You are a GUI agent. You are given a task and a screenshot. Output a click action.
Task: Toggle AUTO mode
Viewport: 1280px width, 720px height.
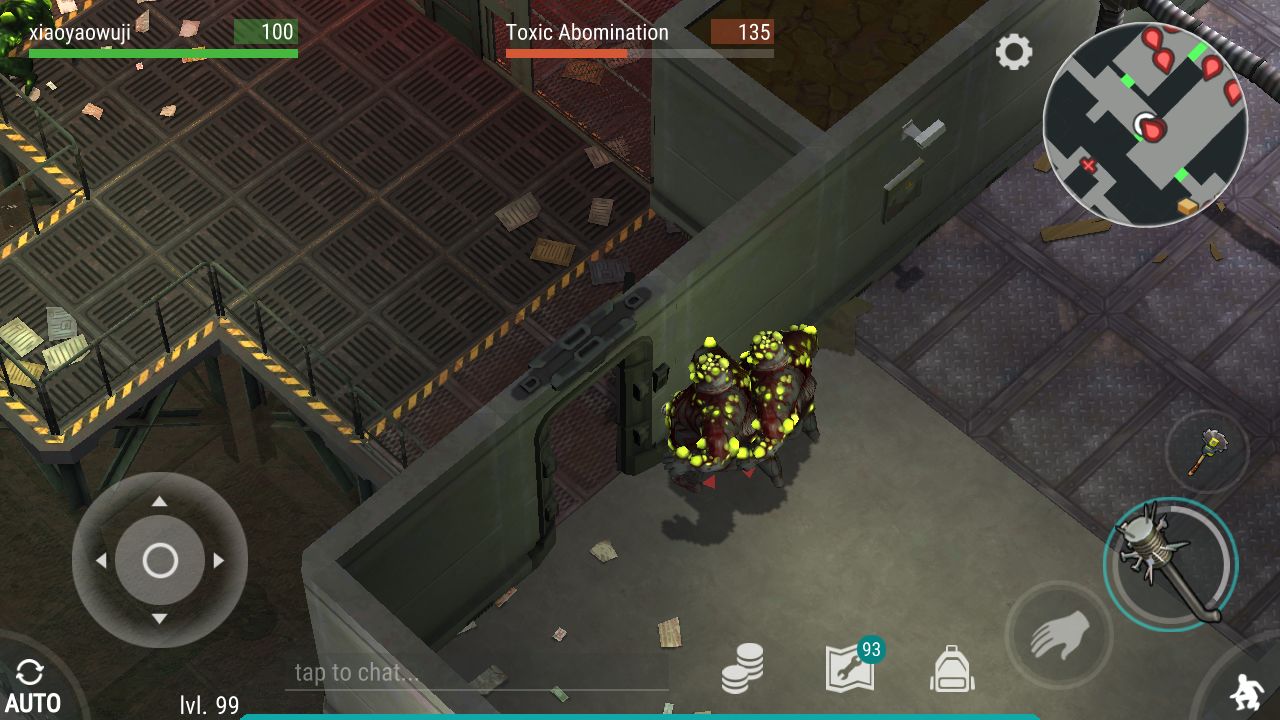click(32, 687)
